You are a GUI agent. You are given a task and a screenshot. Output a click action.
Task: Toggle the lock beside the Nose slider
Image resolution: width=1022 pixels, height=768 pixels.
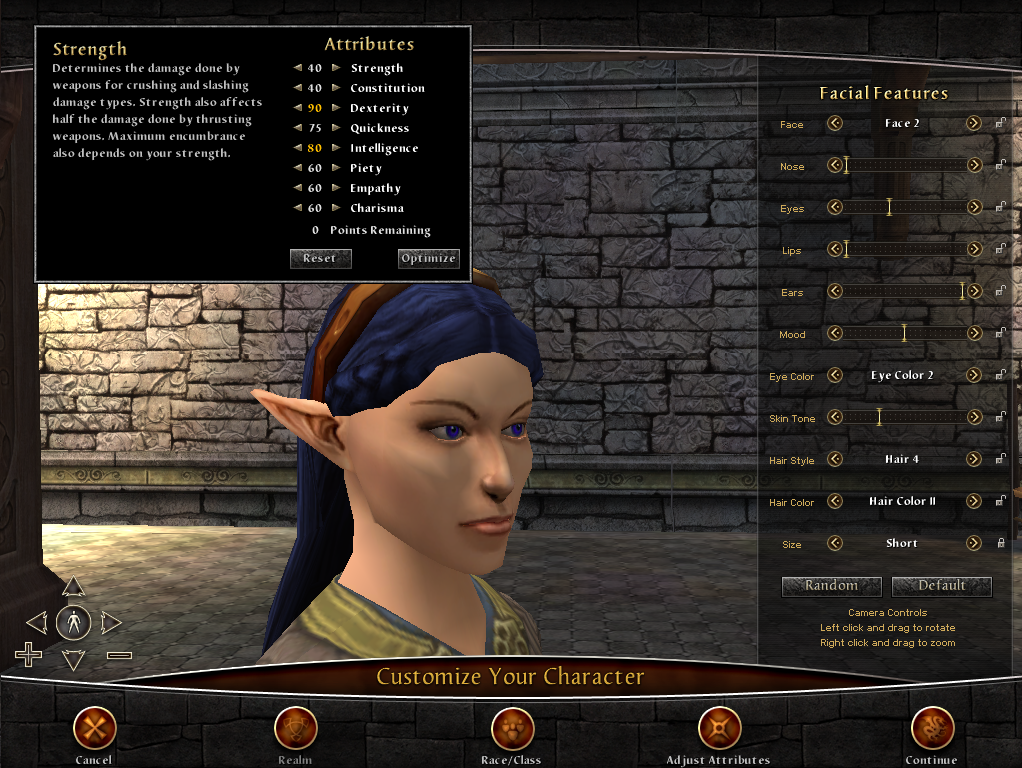1000,166
